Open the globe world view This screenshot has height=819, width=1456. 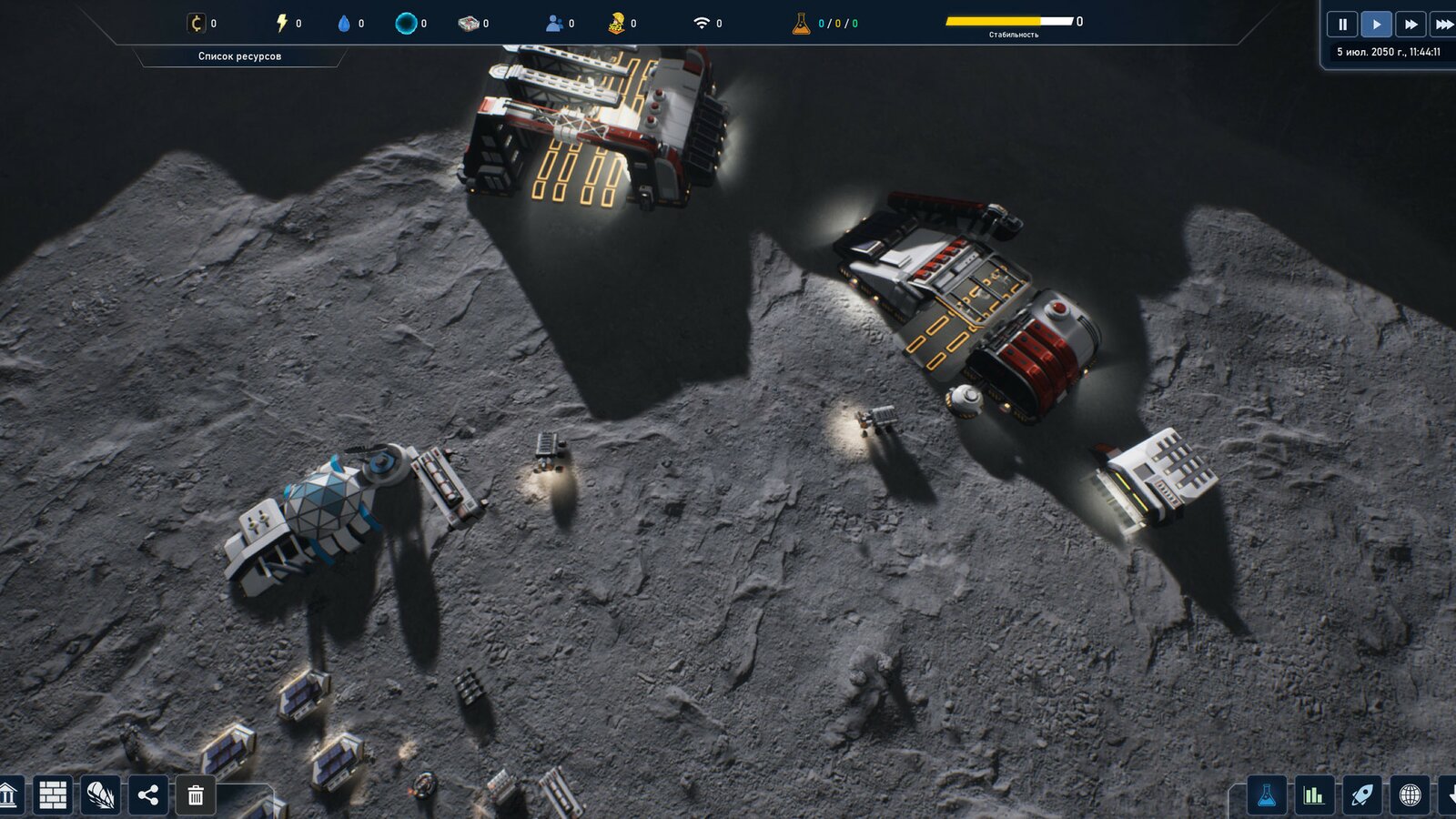[1410, 795]
